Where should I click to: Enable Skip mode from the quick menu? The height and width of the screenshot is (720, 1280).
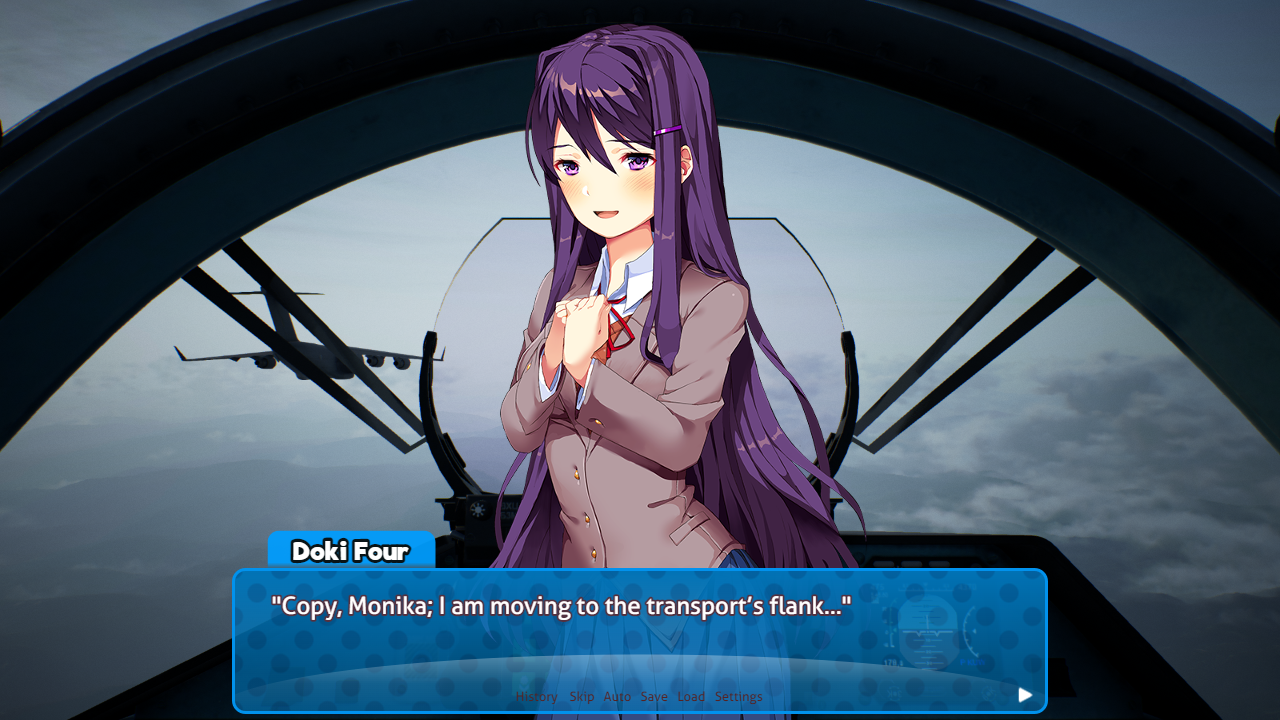click(x=582, y=696)
